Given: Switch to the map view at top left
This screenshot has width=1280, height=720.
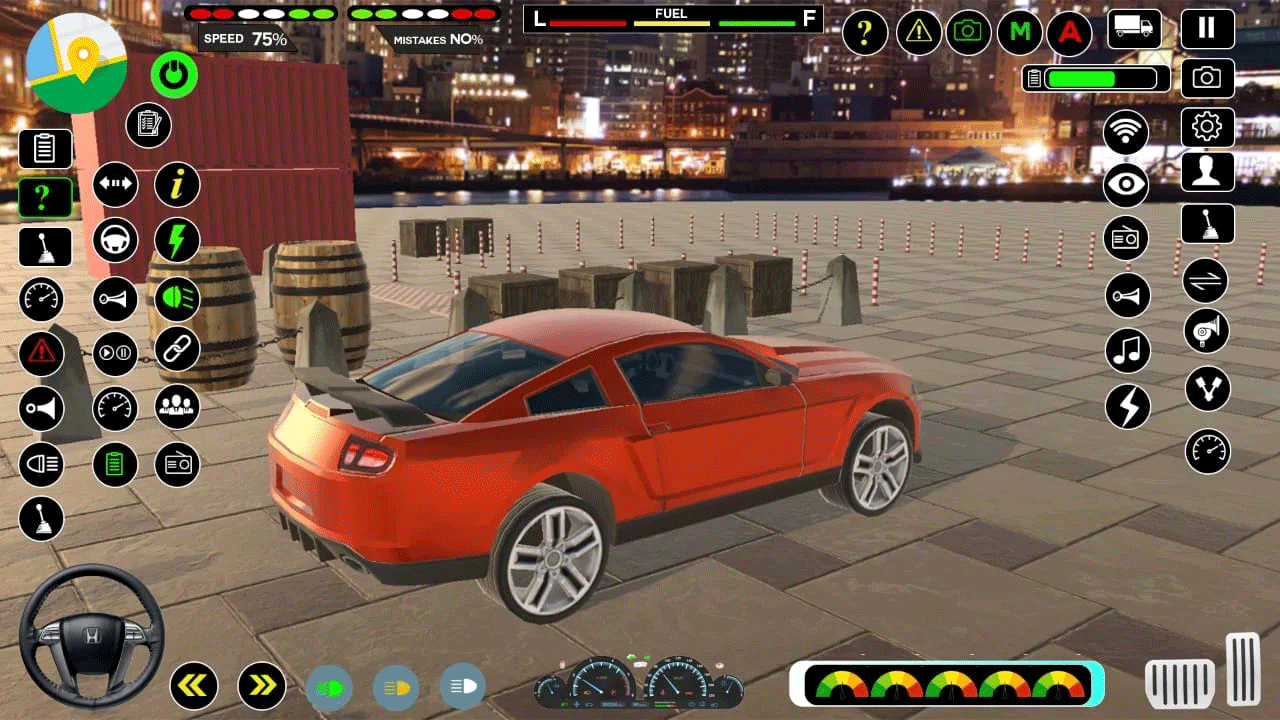Looking at the screenshot, I should pyautogui.click(x=75, y=65).
